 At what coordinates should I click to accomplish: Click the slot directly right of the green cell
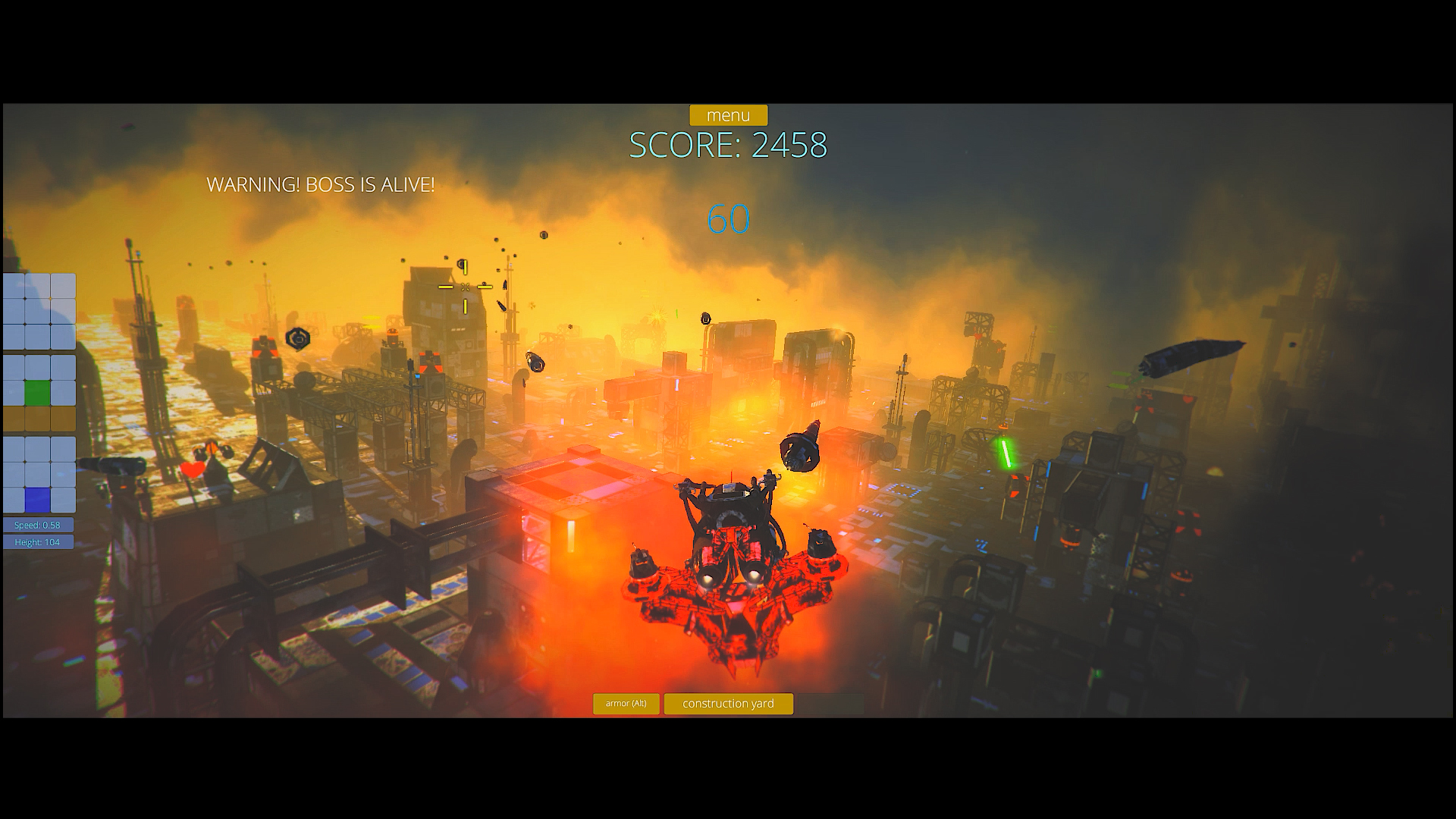[64, 392]
